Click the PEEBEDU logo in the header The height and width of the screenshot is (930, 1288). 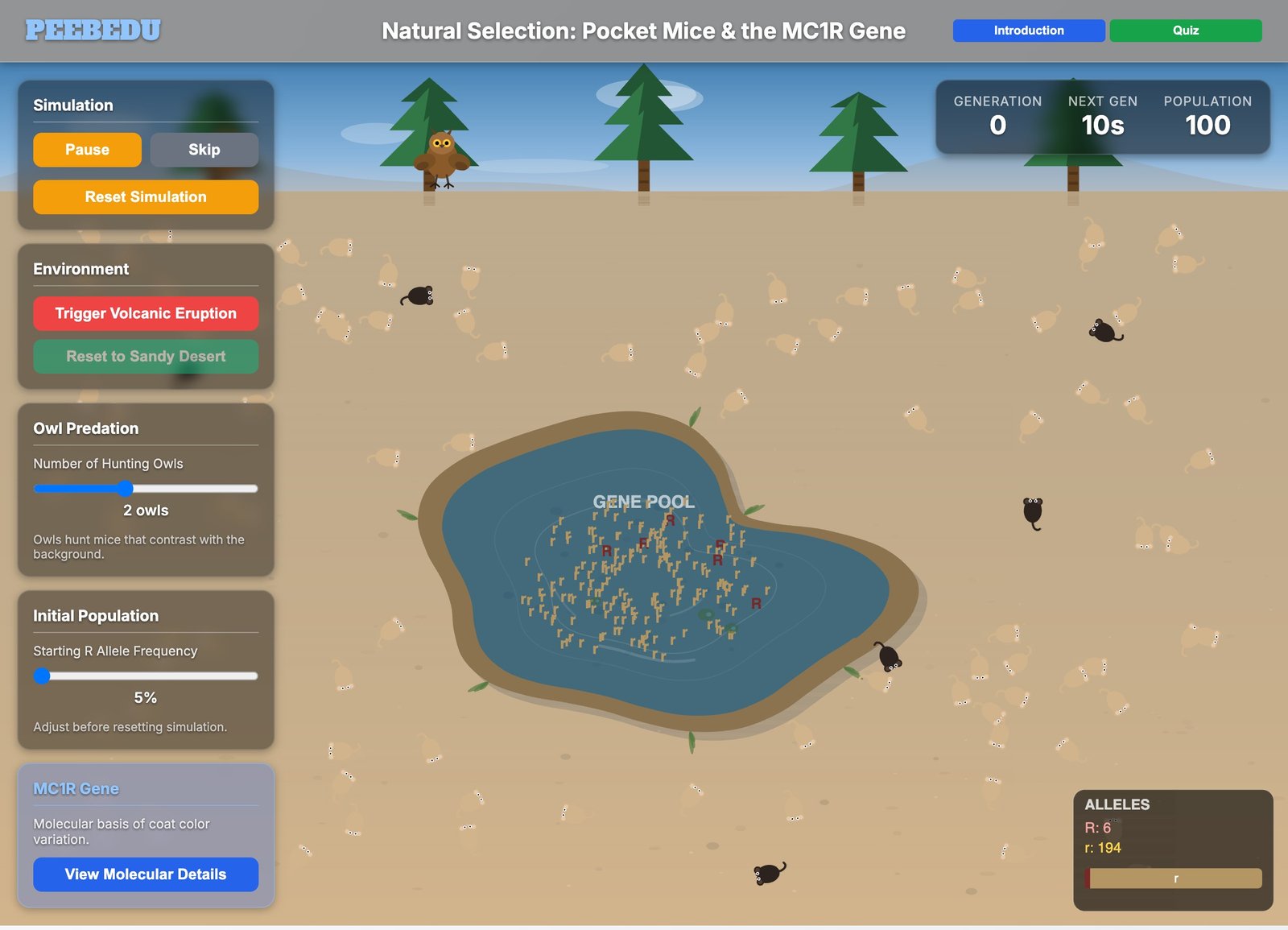(x=93, y=30)
